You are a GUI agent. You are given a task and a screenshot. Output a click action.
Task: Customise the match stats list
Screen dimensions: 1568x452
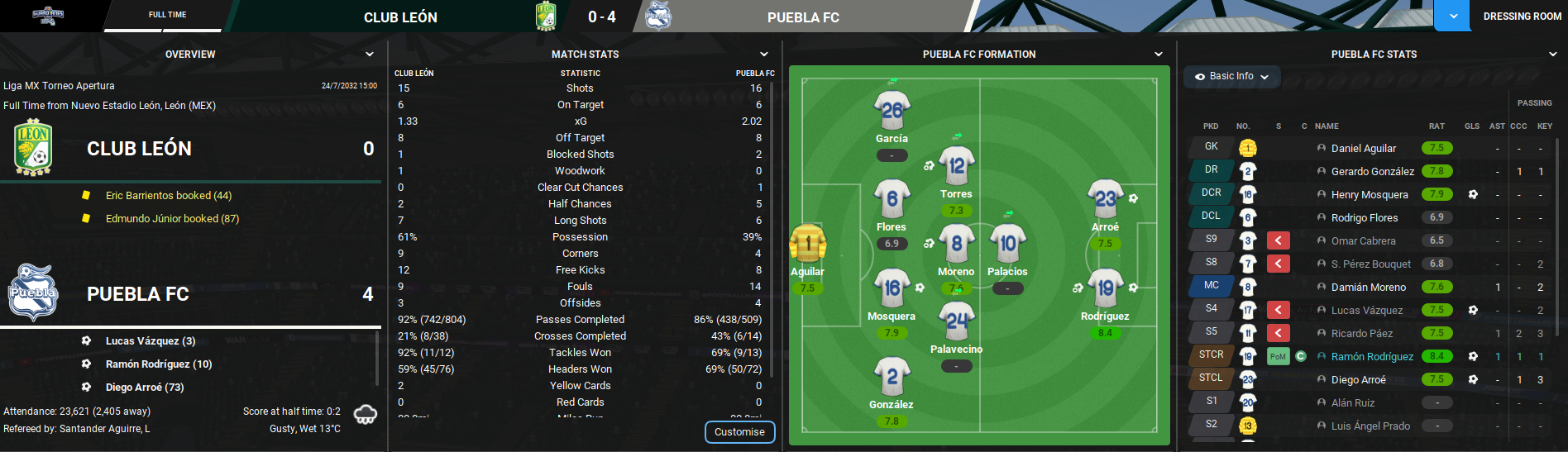[739, 432]
